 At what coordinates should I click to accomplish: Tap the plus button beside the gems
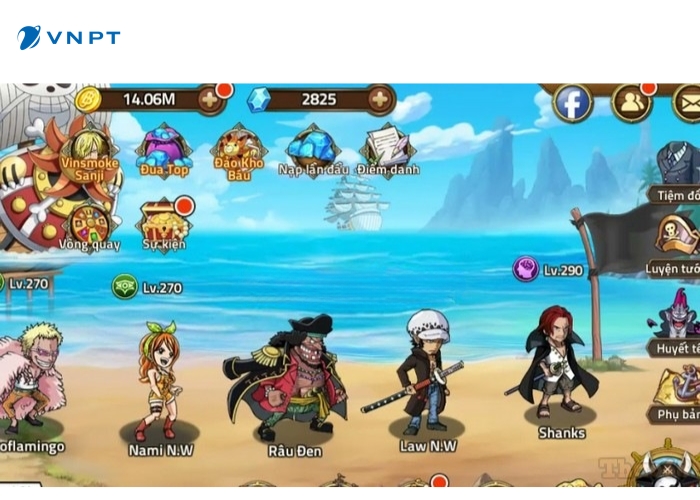[x=380, y=99]
